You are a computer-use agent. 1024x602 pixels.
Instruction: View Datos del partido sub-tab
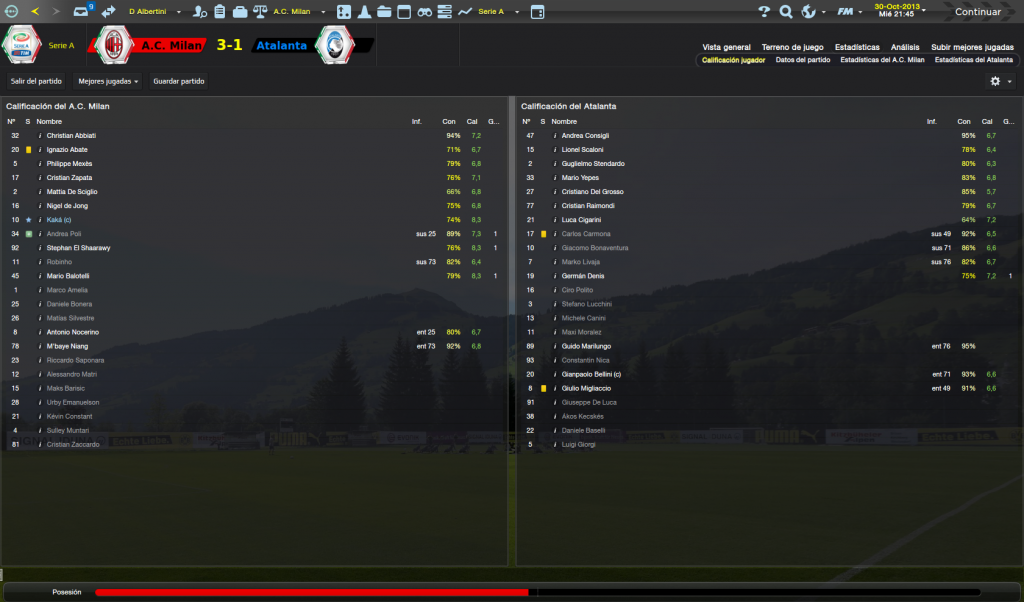click(x=802, y=60)
